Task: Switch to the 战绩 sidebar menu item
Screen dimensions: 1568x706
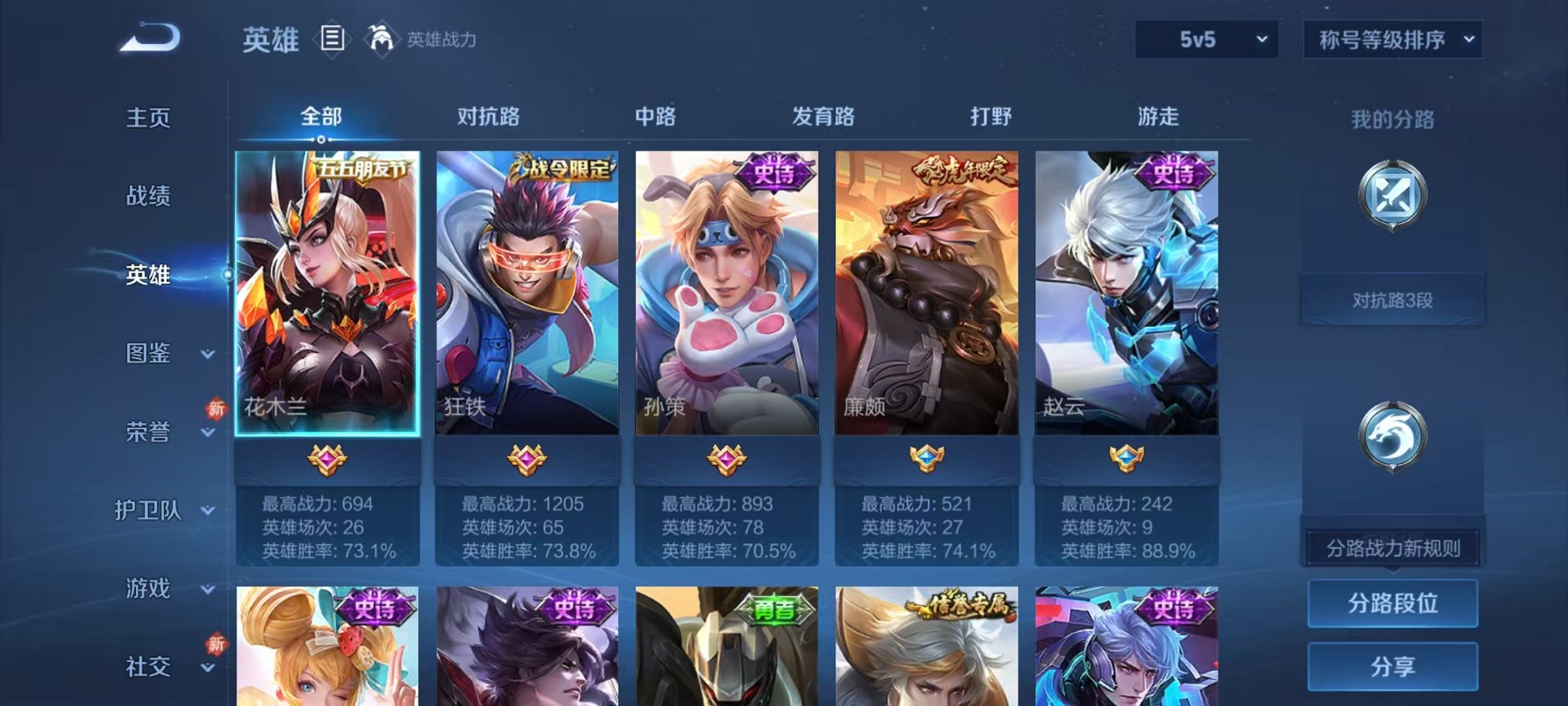Action: (150, 197)
